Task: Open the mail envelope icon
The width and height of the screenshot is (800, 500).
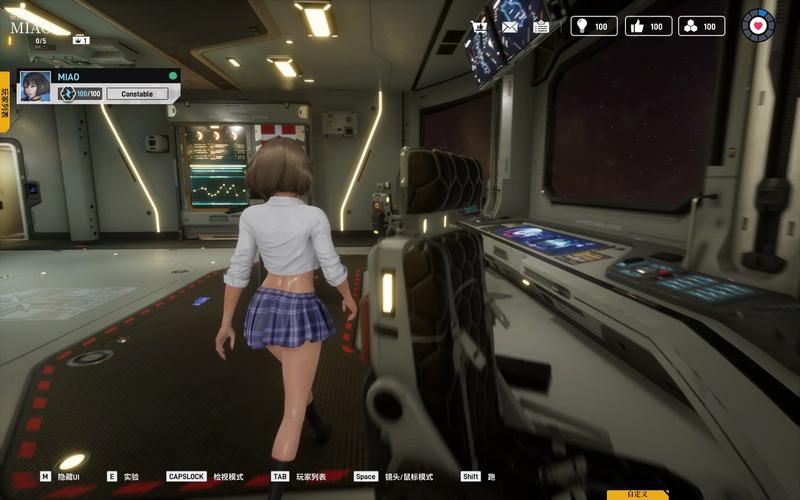Action: (510, 26)
